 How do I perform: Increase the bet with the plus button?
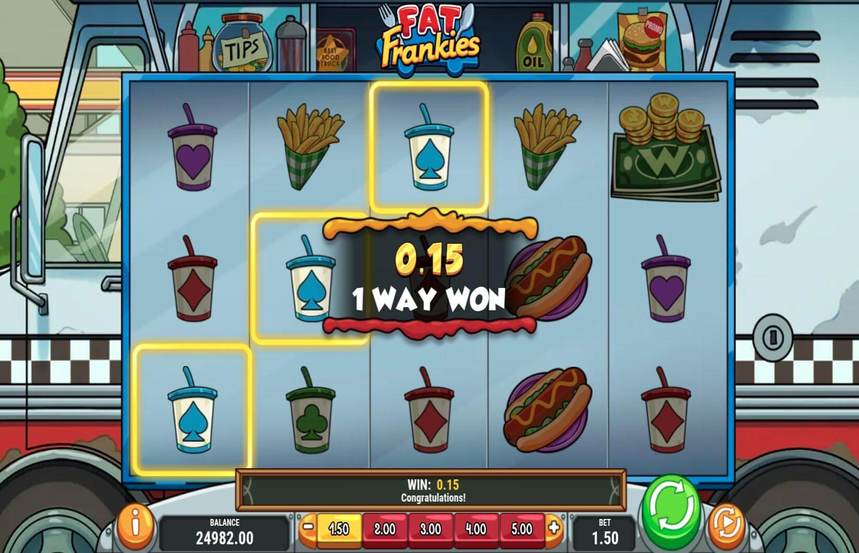point(553,527)
